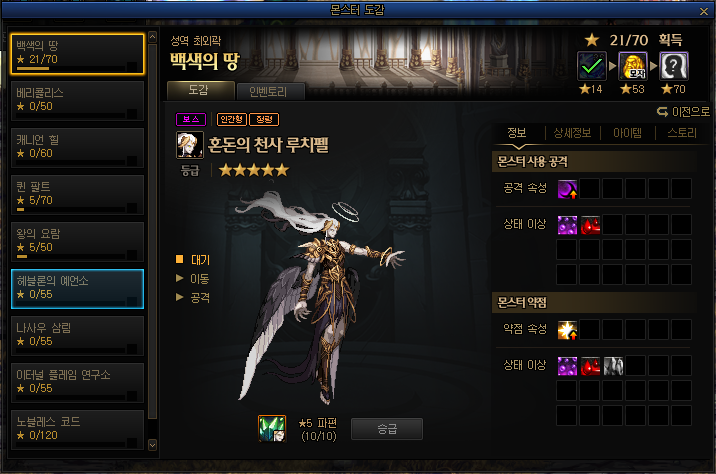The height and width of the screenshot is (474, 716).
Task: Select the 나사우 삼림 region entry
Action: click(x=77, y=335)
